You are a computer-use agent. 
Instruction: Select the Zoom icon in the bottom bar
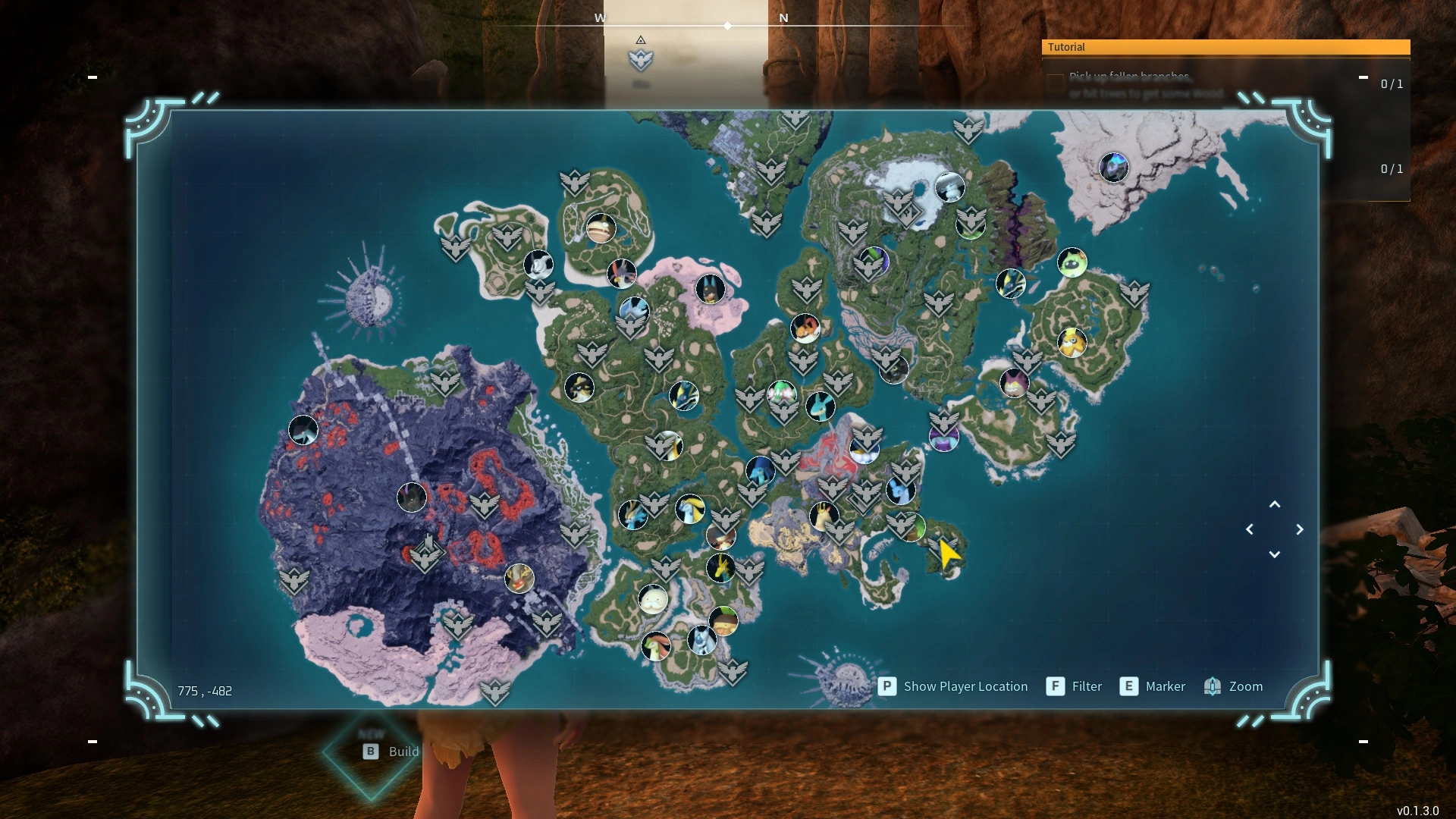coord(1213,686)
